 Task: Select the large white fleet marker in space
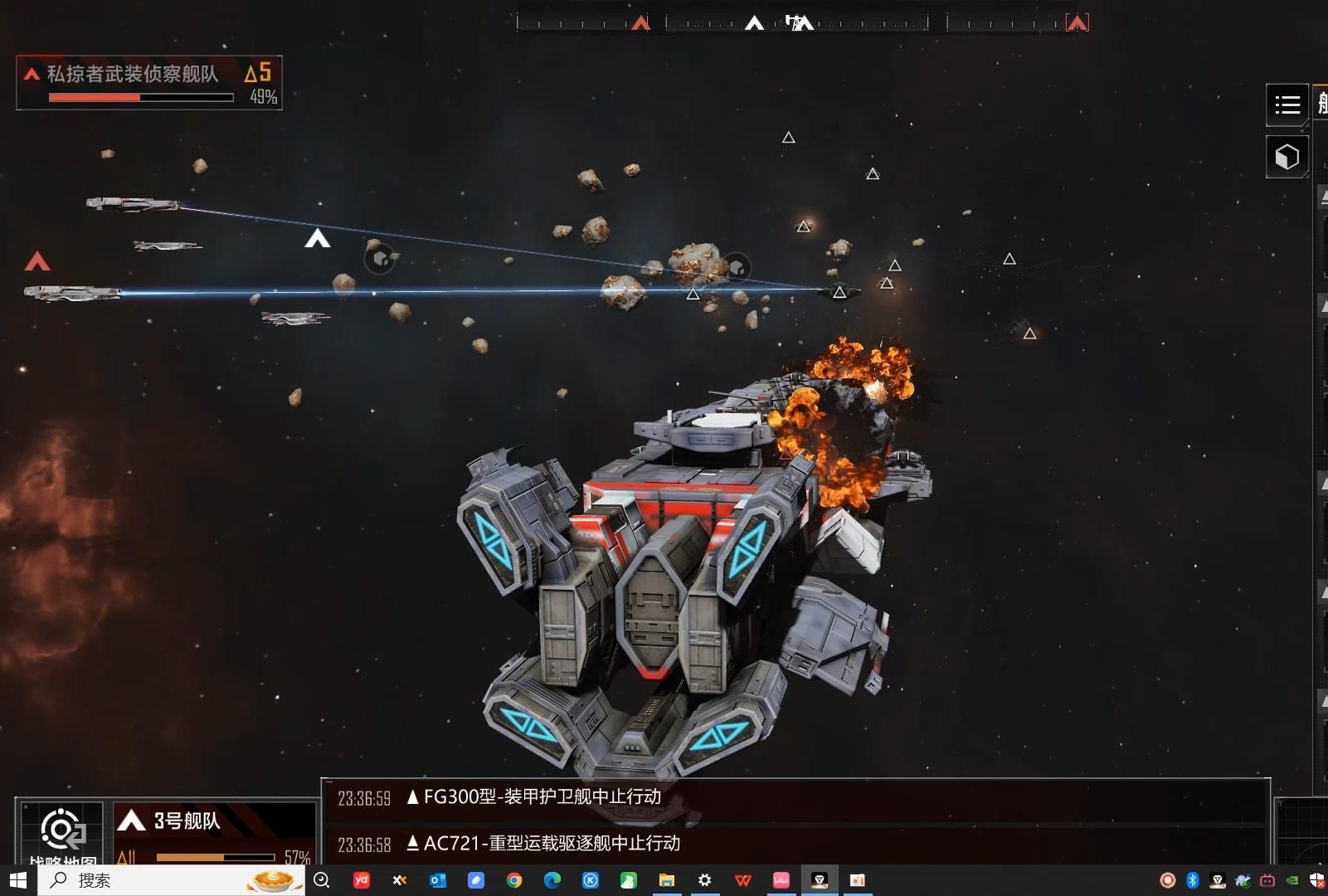[x=317, y=240]
